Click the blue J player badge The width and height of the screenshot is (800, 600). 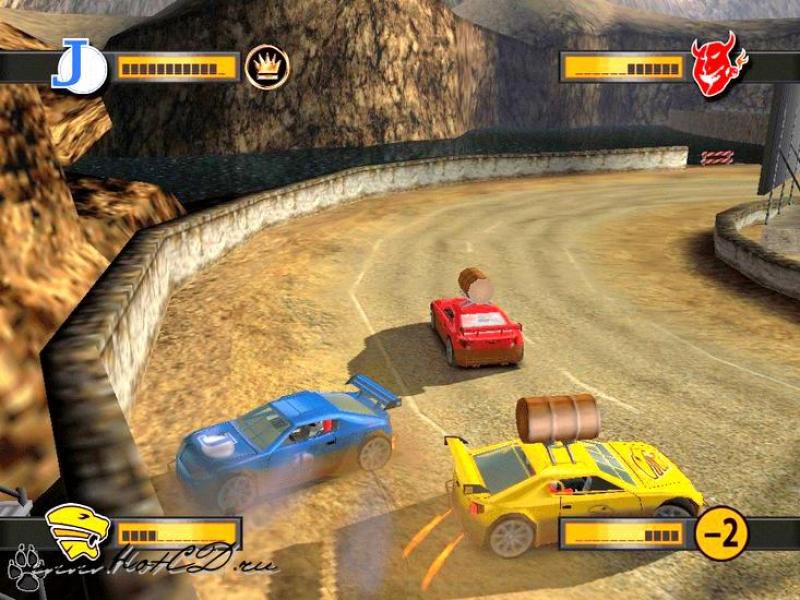point(78,67)
